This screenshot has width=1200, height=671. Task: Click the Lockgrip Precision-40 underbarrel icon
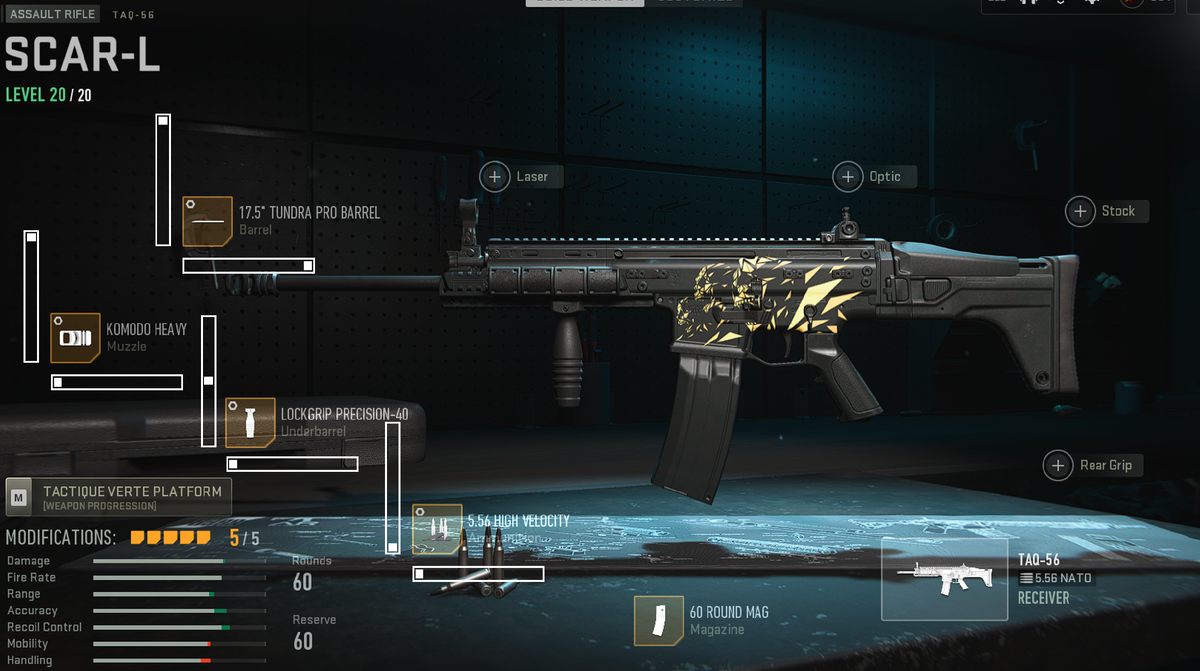[250, 422]
